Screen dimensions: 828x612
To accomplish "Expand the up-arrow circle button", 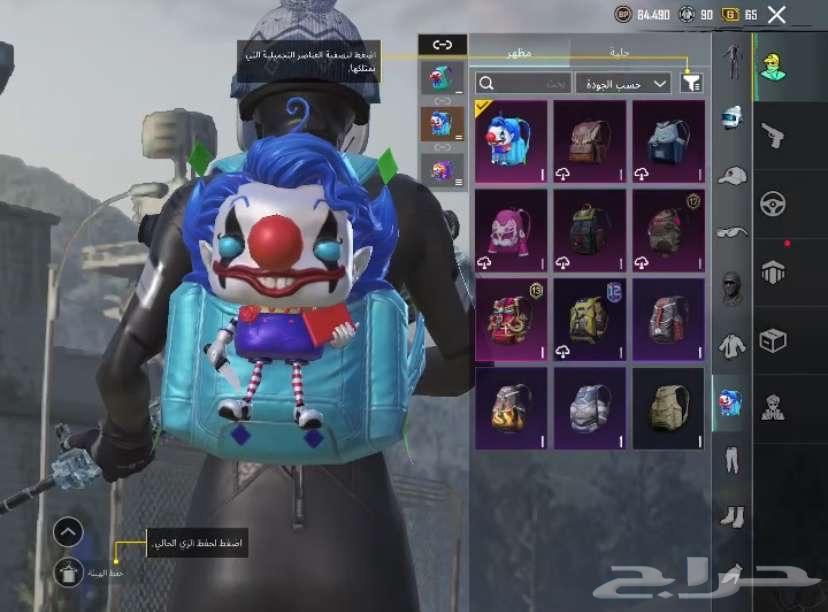I will pyautogui.click(x=67, y=532).
